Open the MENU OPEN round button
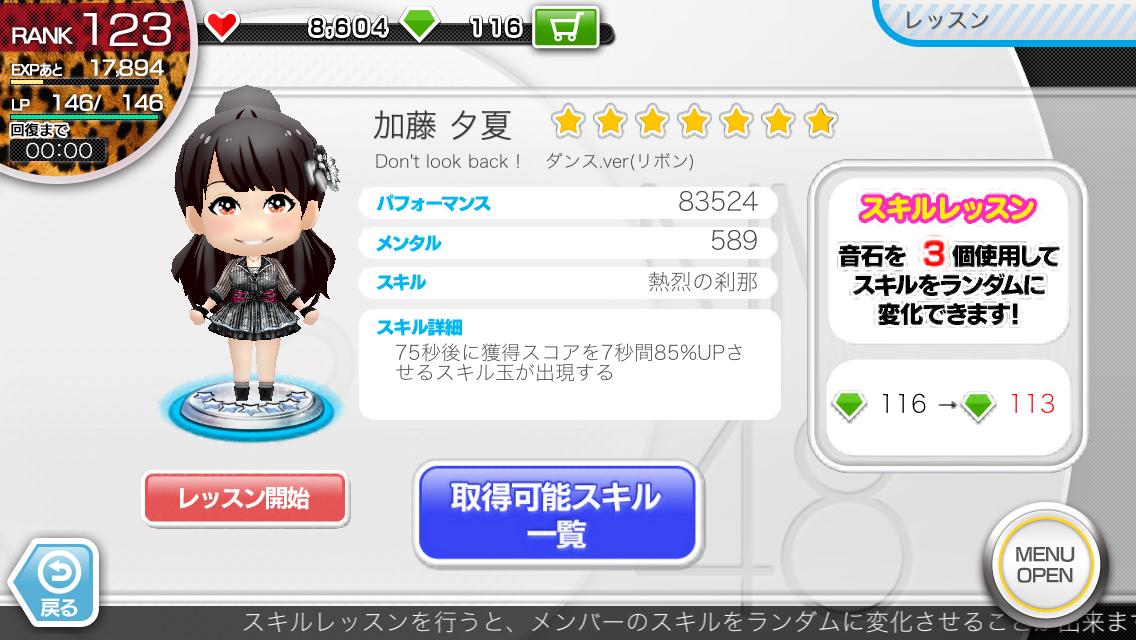The image size is (1136, 640). pos(1044,565)
